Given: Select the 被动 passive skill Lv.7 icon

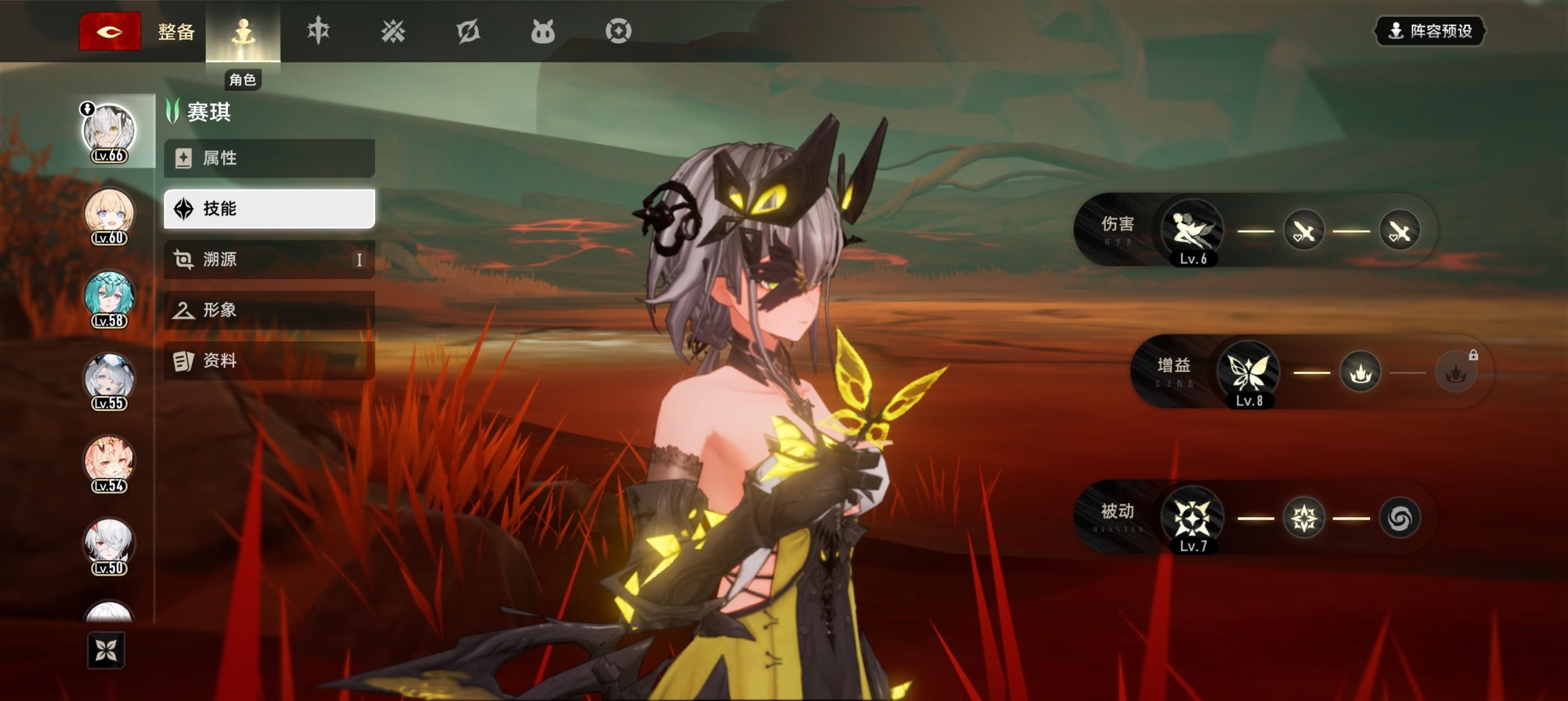Looking at the screenshot, I should (1192, 518).
